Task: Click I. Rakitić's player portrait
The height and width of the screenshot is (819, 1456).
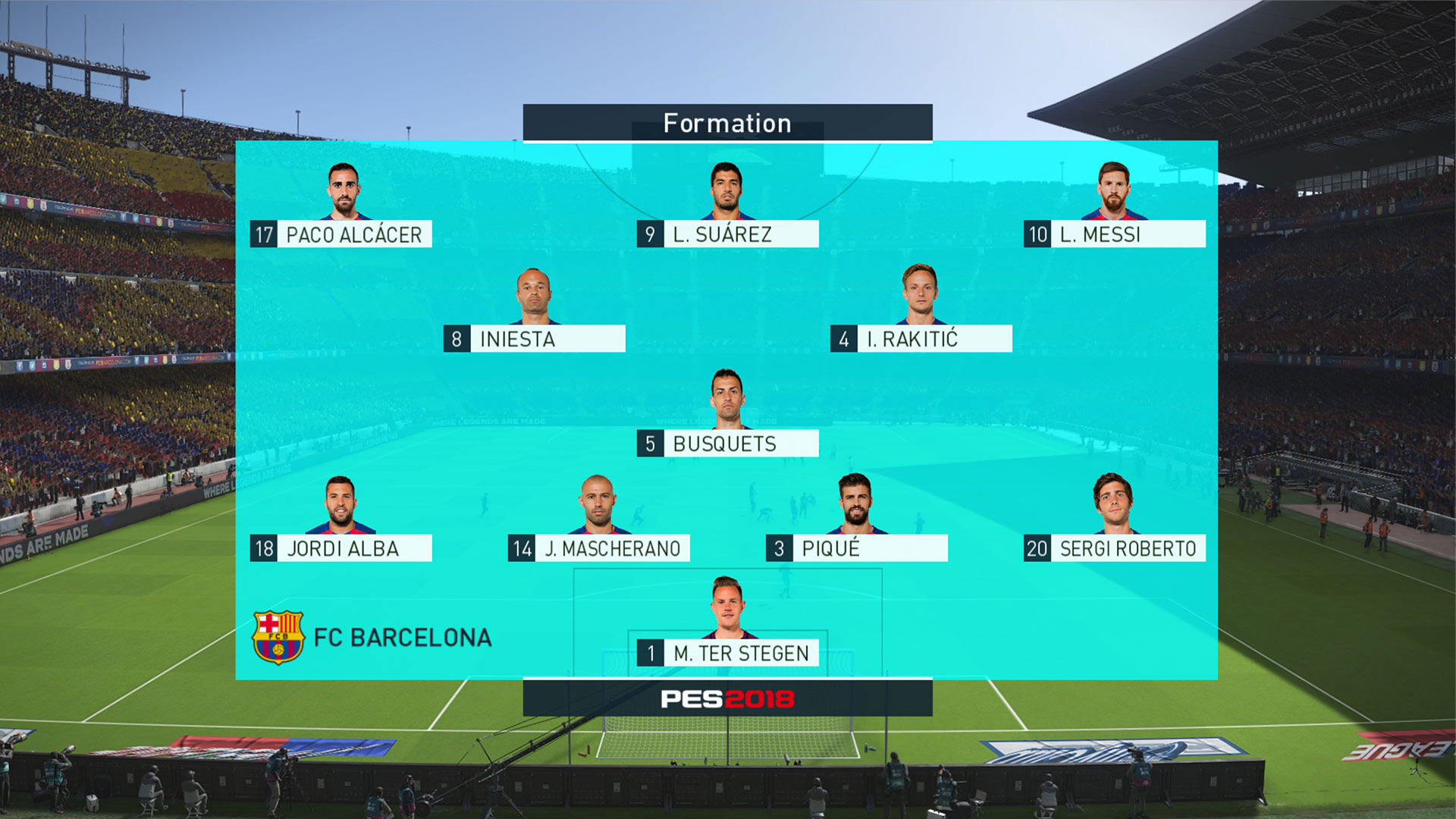Action: [x=920, y=296]
